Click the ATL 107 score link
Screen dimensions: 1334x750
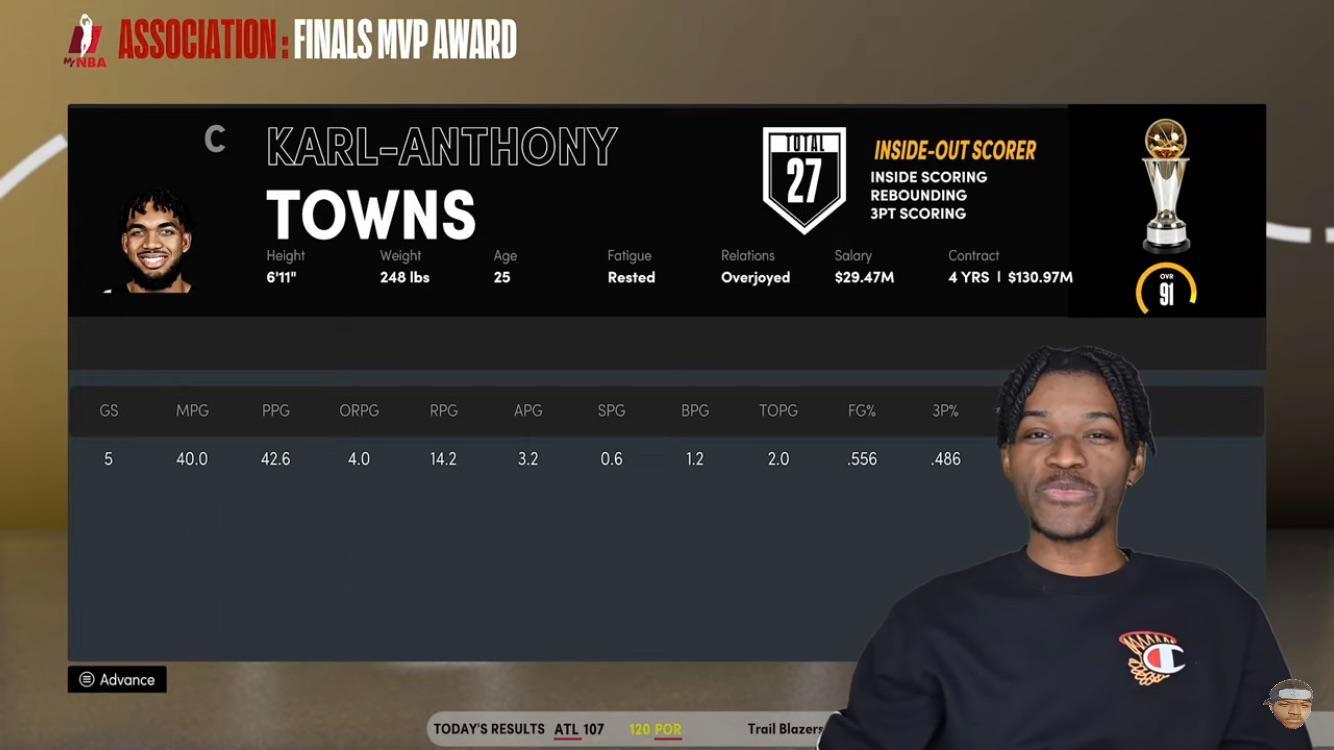(577, 729)
